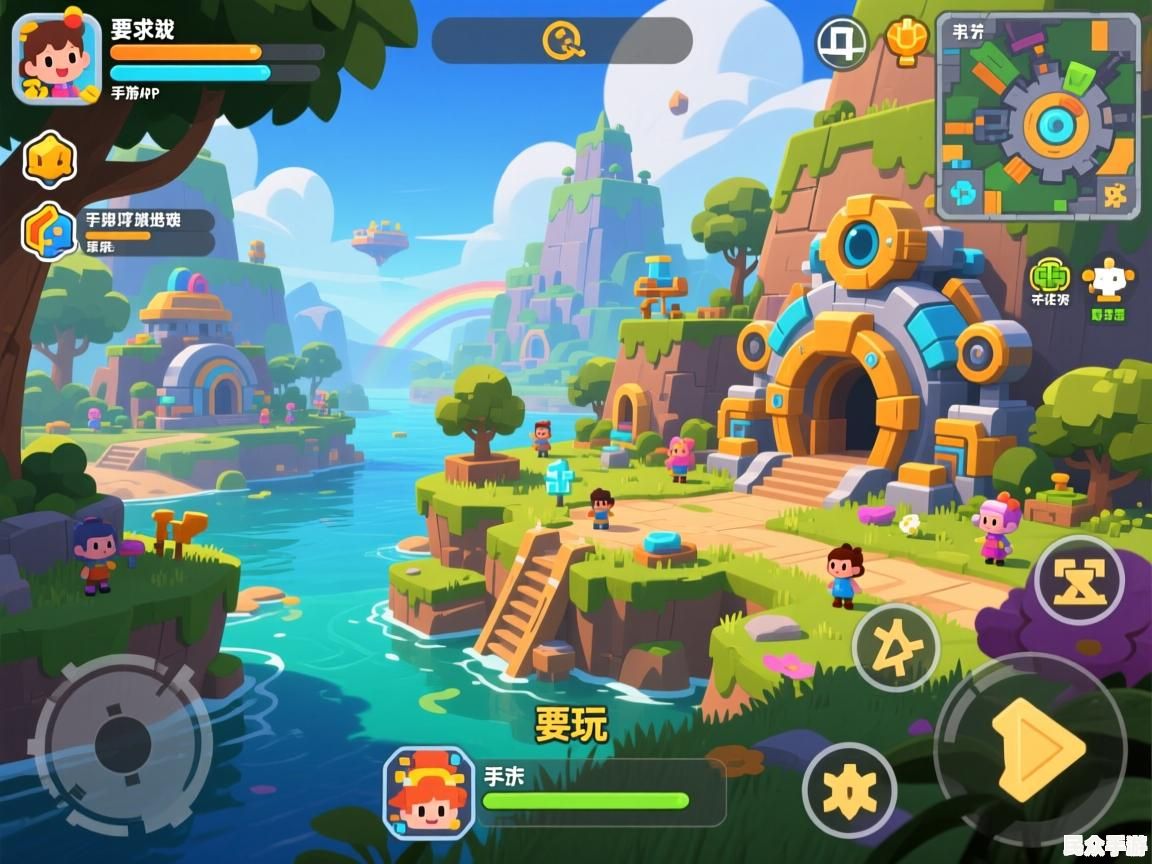Image resolution: width=1152 pixels, height=864 pixels.
Task: Trigger the big yellow arrow action button
Action: (x=1036, y=749)
